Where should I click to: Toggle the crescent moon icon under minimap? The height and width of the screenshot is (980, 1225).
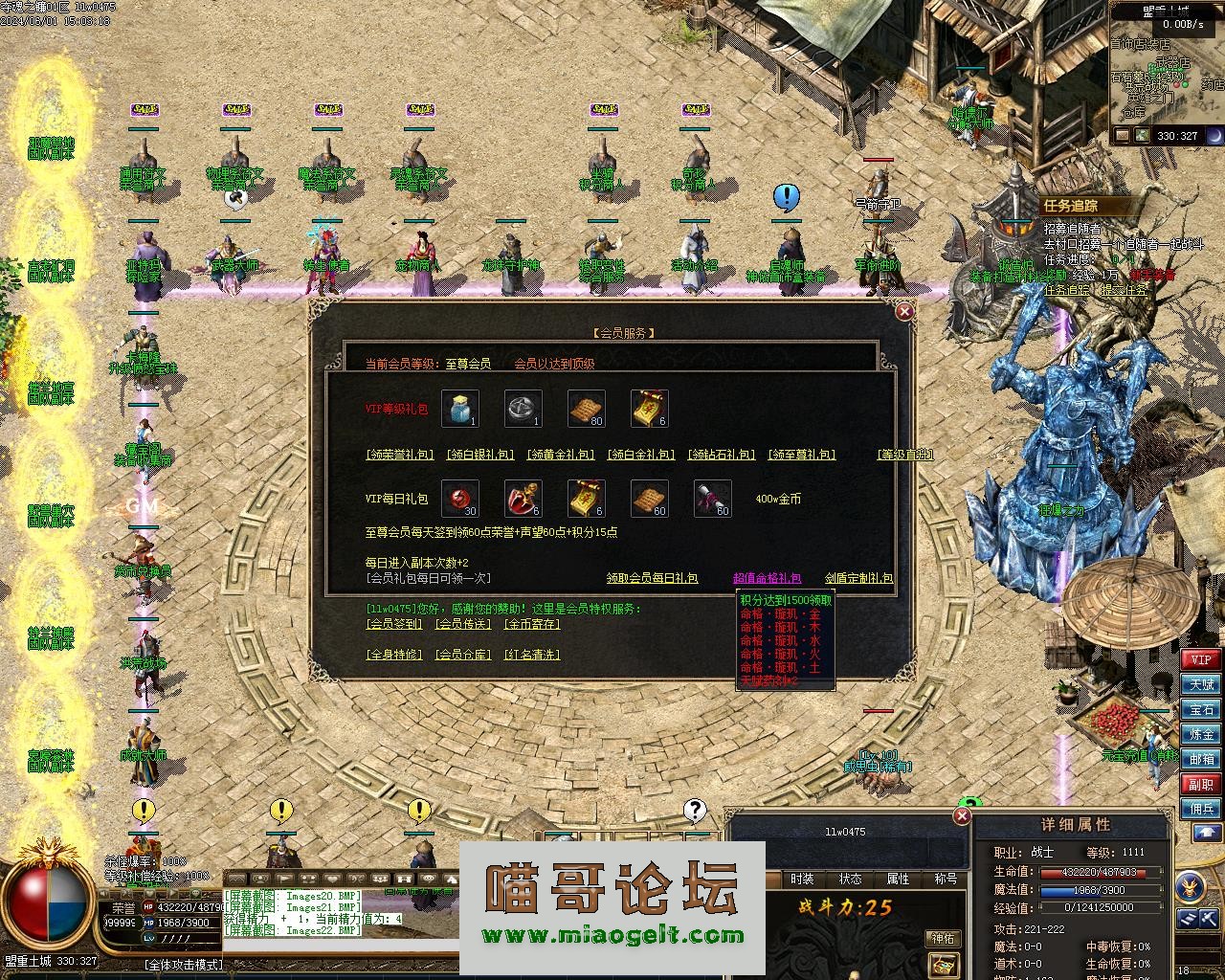click(1214, 136)
